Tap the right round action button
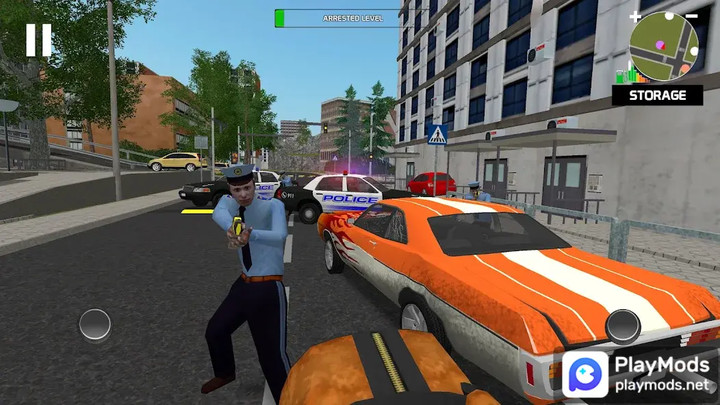Viewport: 720px width, 405px height. click(622, 325)
